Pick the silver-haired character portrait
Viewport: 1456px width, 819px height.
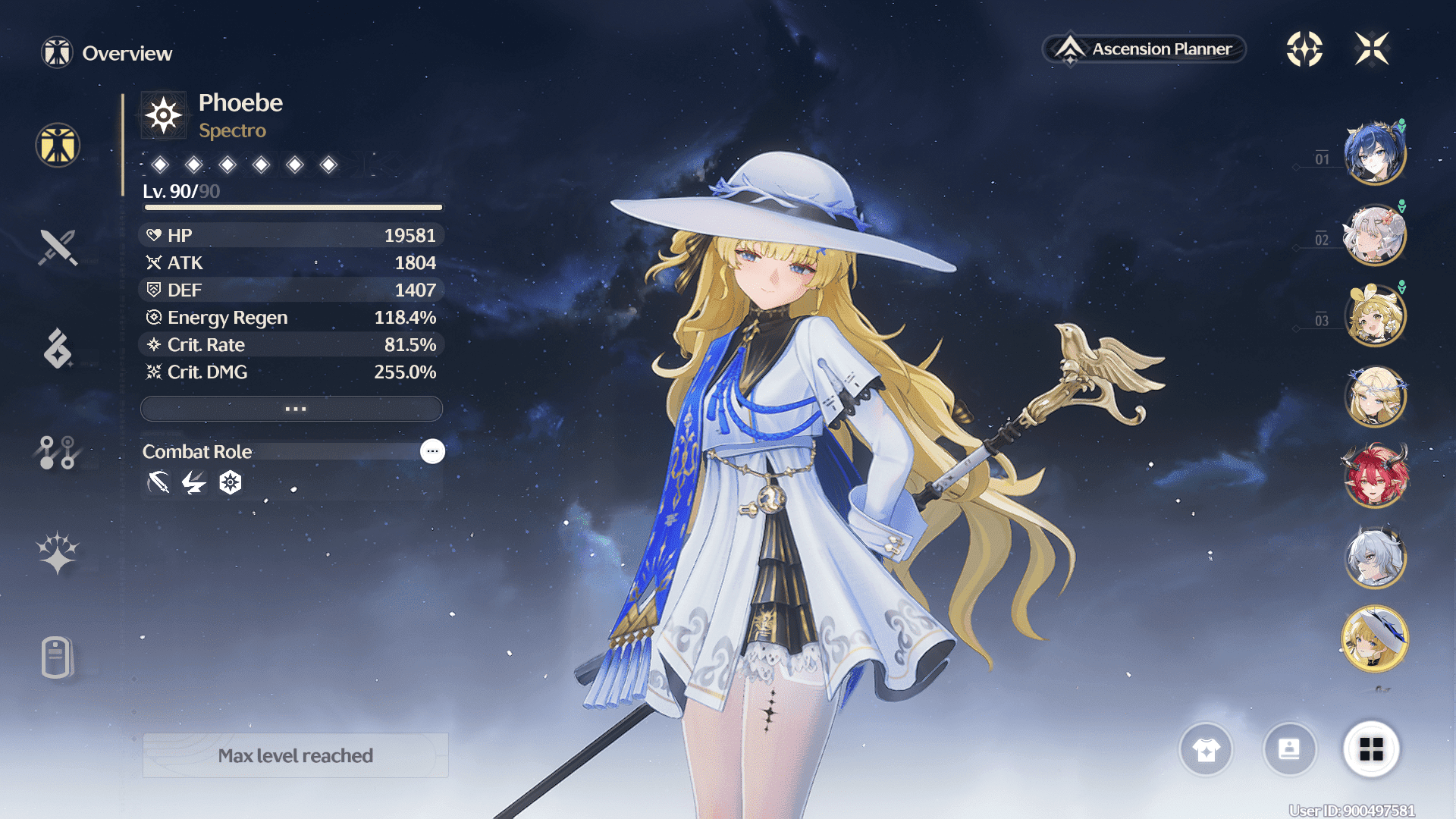[1374, 558]
